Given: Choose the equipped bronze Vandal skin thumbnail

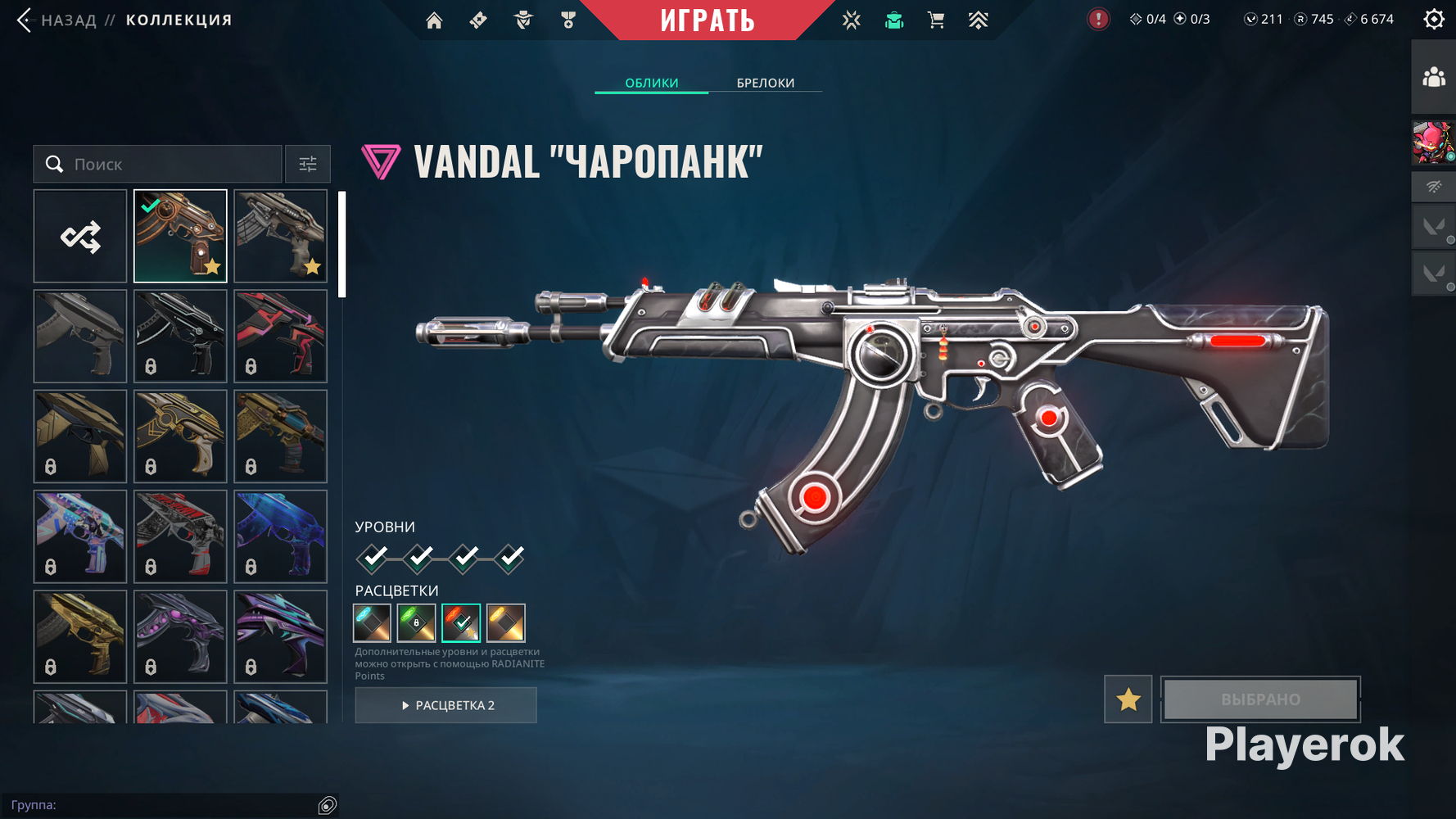Looking at the screenshot, I should pos(180,237).
